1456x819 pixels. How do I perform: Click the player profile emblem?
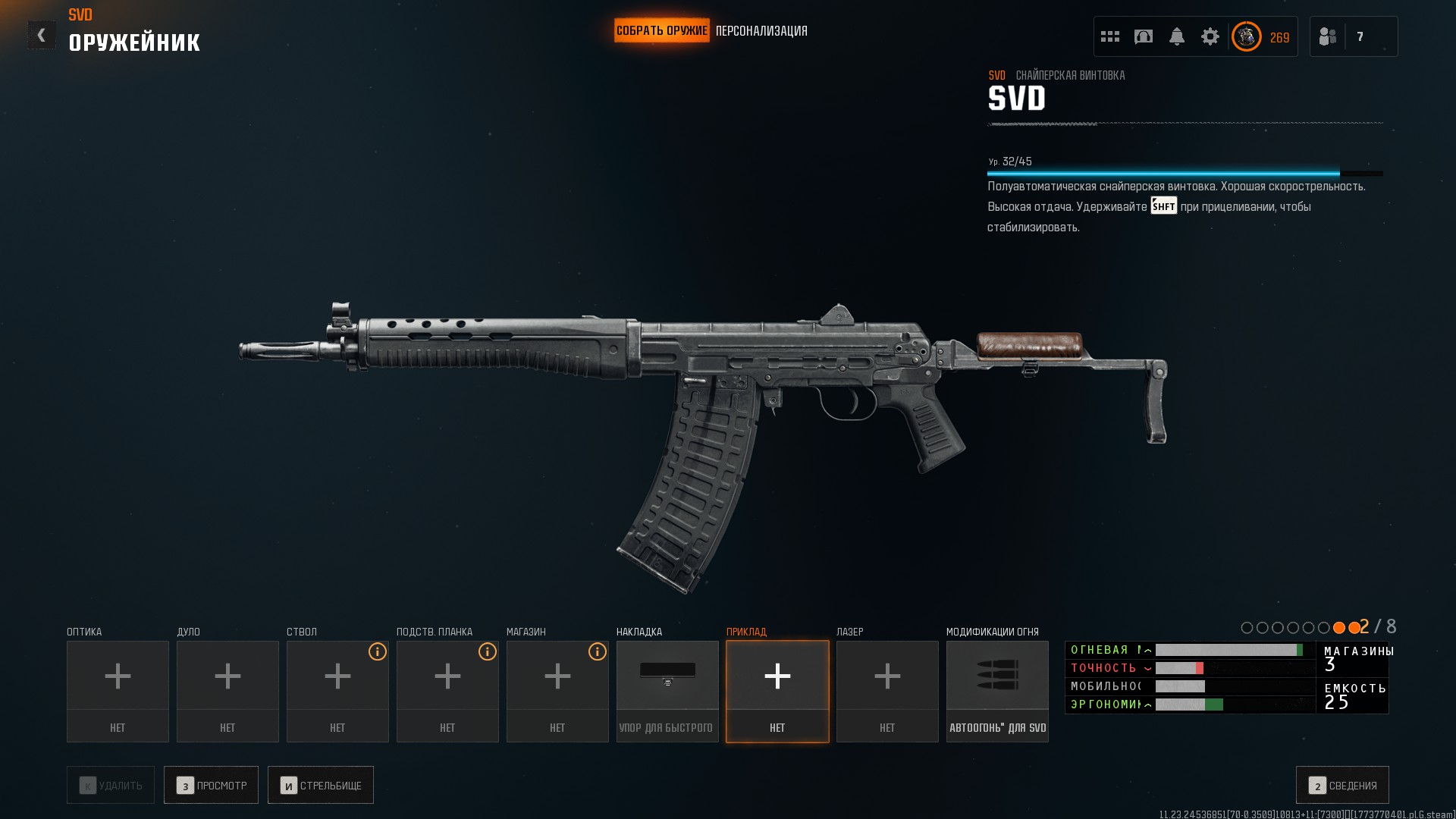click(x=1246, y=36)
